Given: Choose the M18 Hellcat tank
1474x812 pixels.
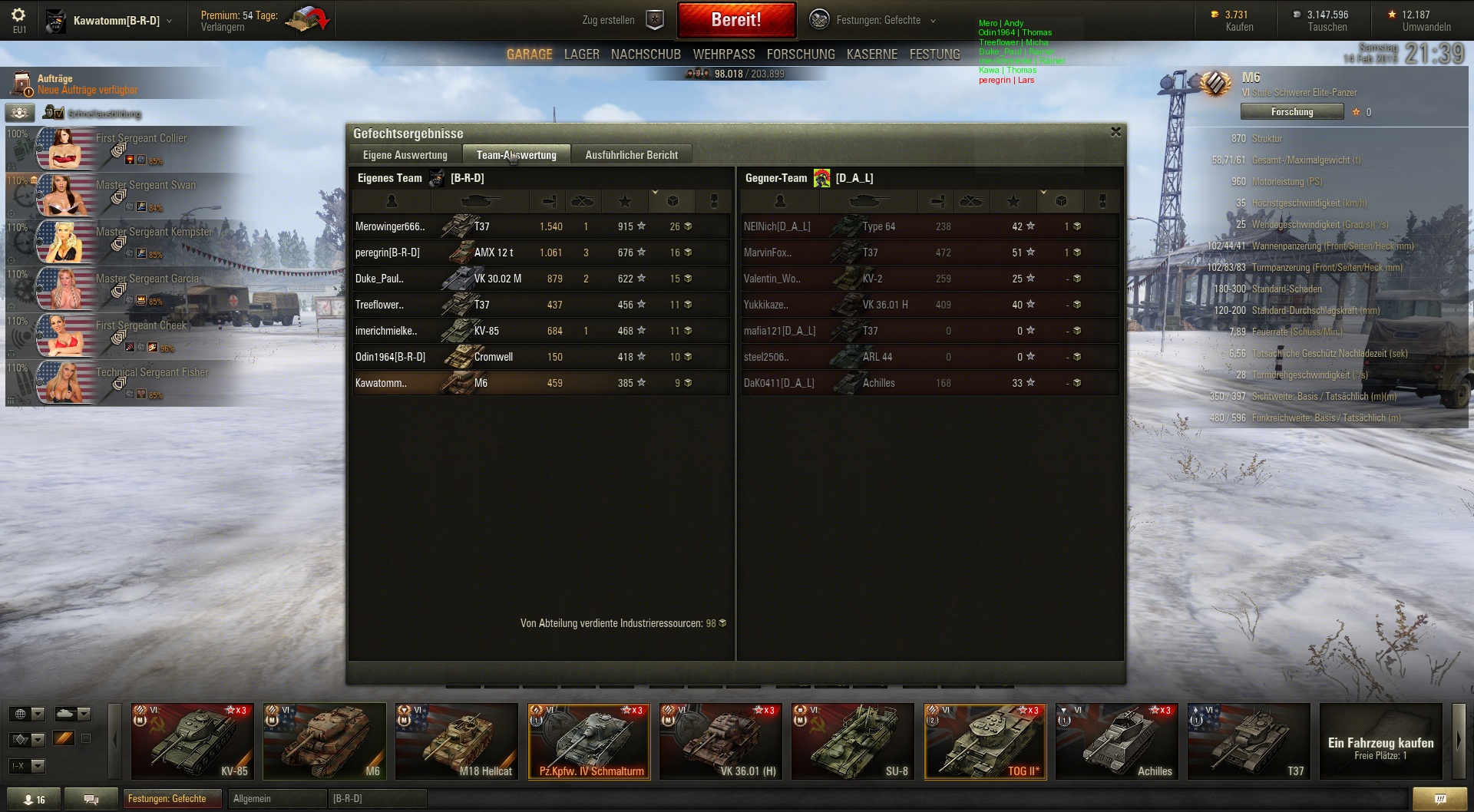Looking at the screenshot, I should [x=457, y=741].
